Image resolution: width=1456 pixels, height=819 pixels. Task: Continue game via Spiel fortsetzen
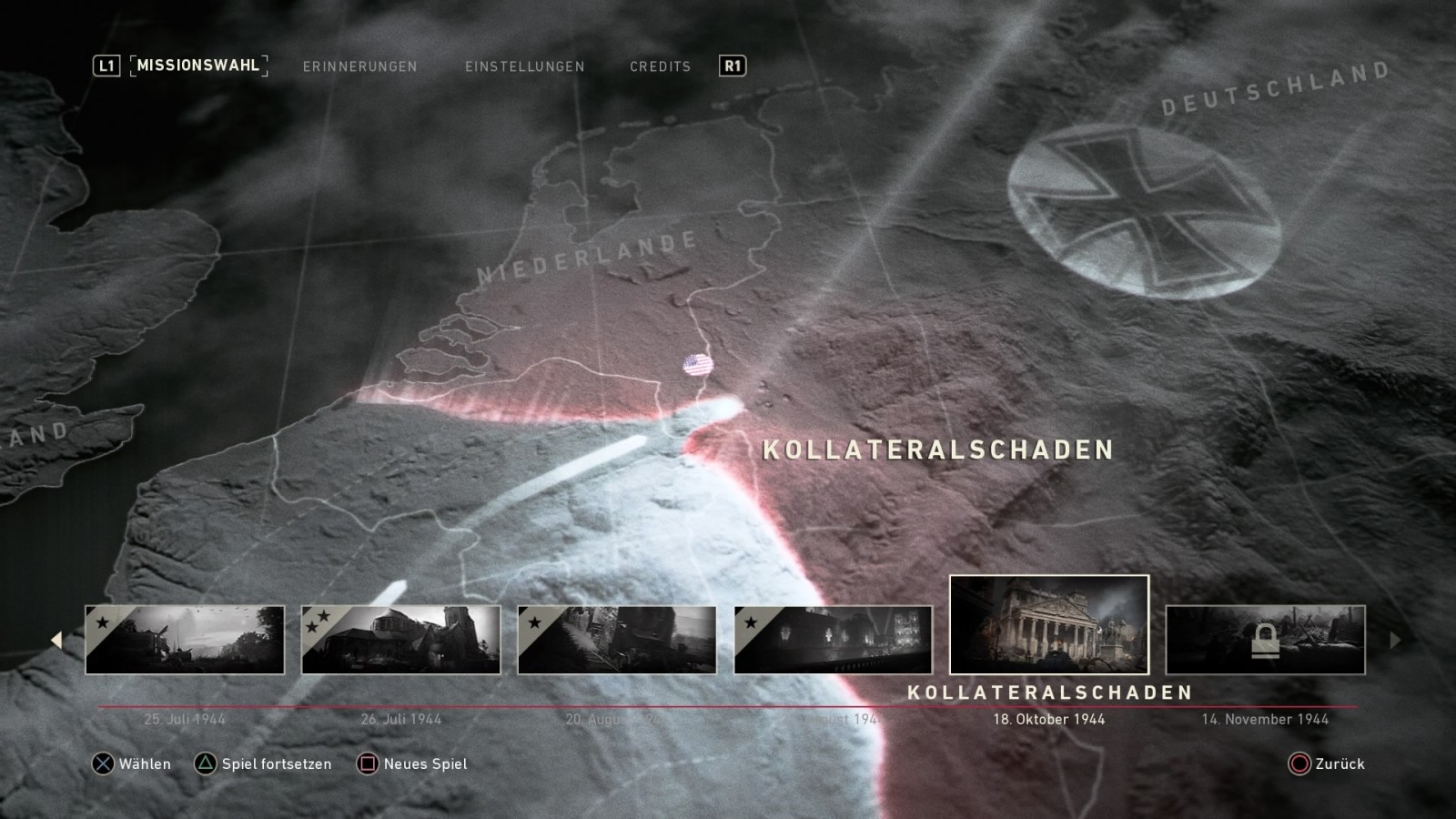(263, 763)
